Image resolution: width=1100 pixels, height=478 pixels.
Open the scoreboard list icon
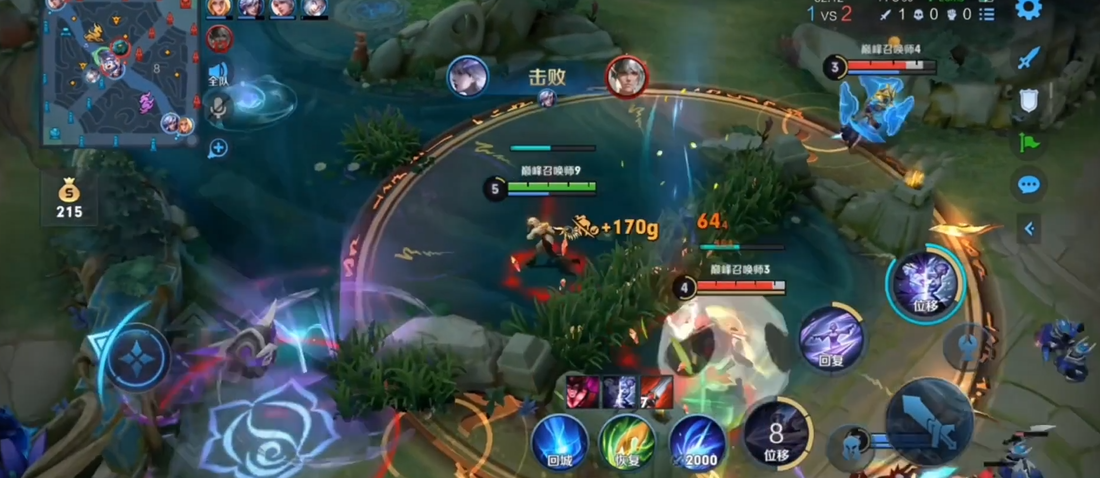(x=987, y=14)
